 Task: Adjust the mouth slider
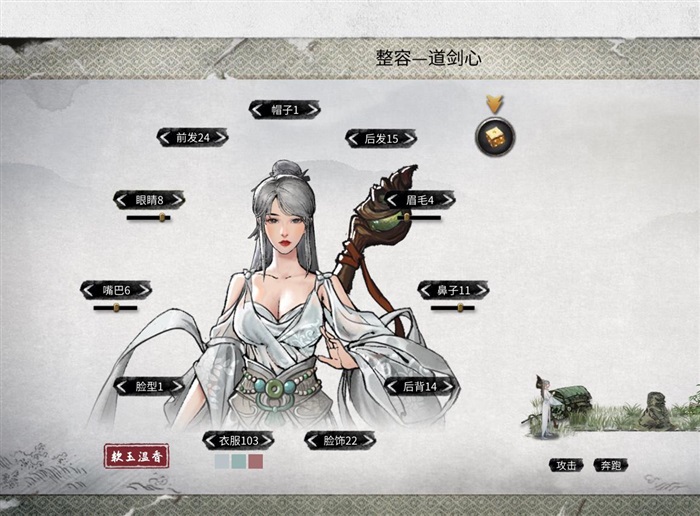[x=116, y=308]
